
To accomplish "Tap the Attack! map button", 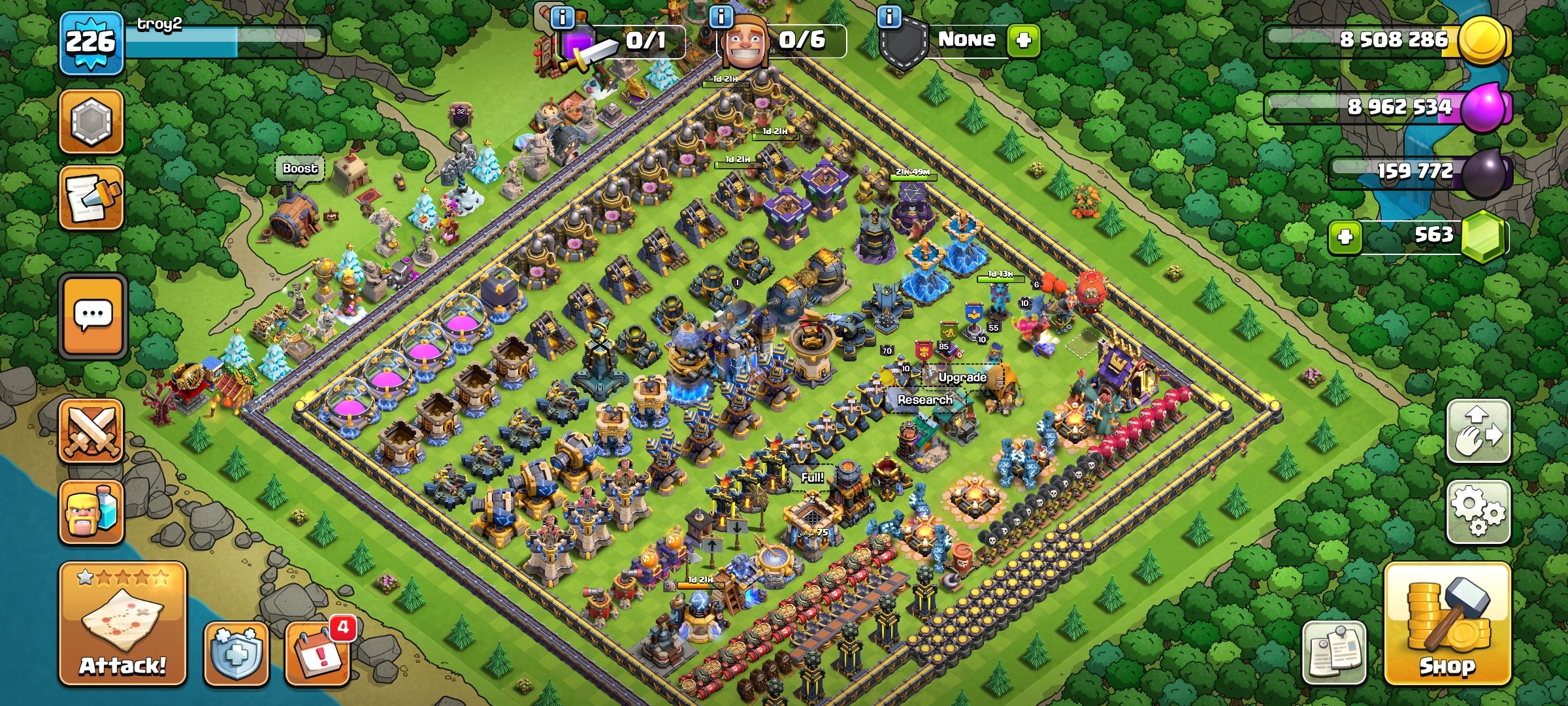I will [x=123, y=624].
